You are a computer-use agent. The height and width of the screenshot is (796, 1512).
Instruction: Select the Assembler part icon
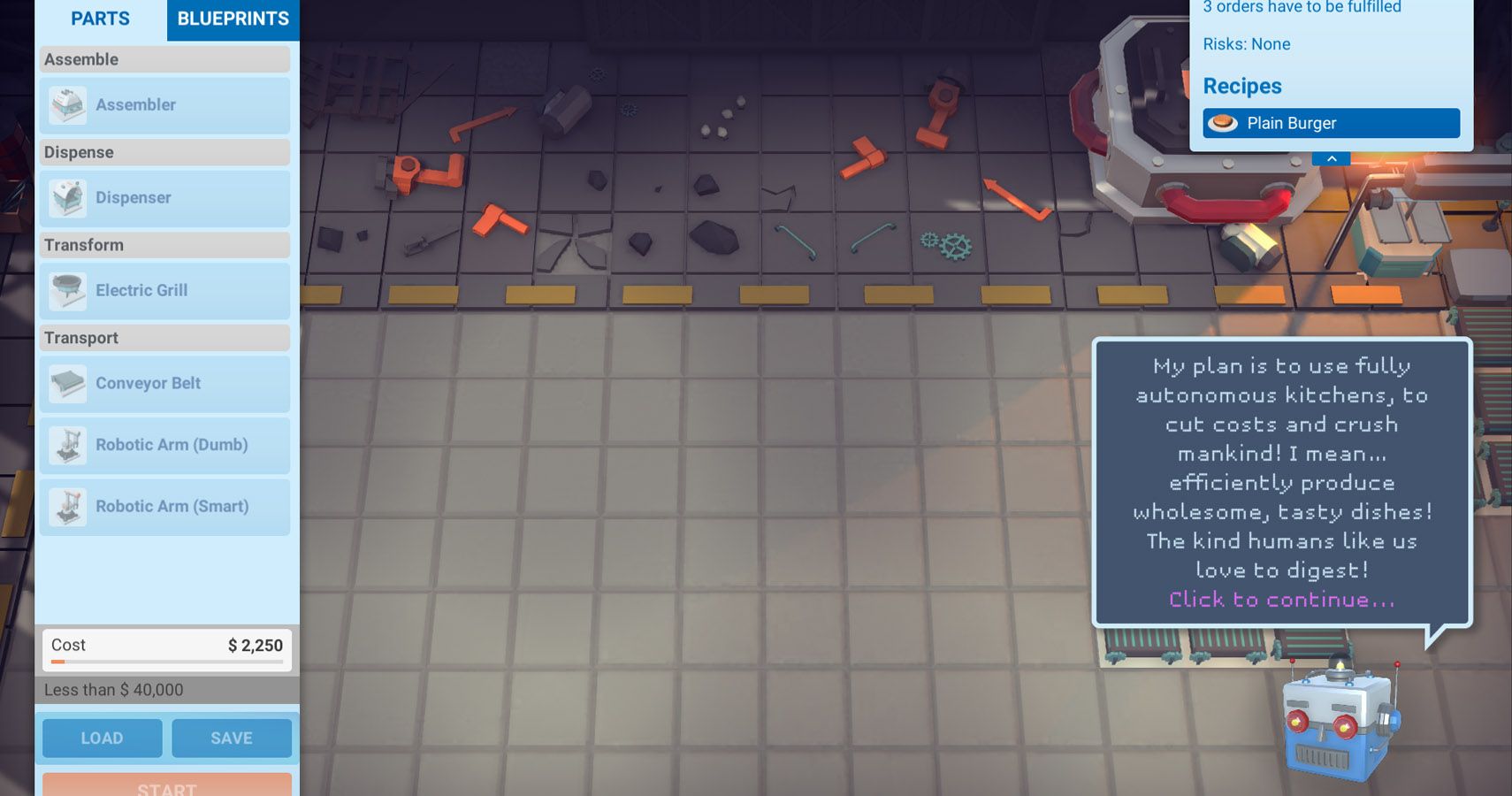point(69,104)
